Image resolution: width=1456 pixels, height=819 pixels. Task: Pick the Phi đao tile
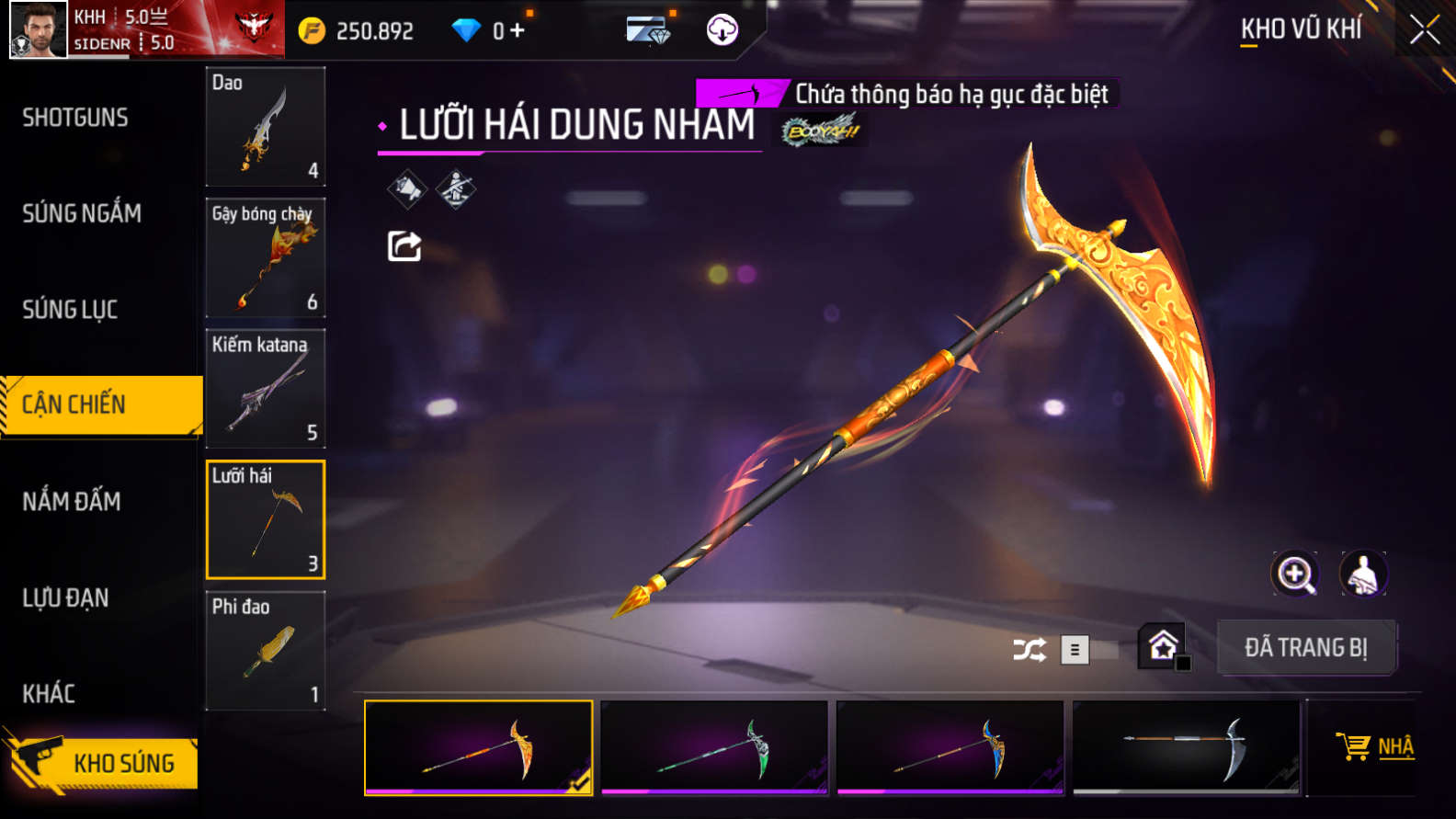(x=265, y=651)
